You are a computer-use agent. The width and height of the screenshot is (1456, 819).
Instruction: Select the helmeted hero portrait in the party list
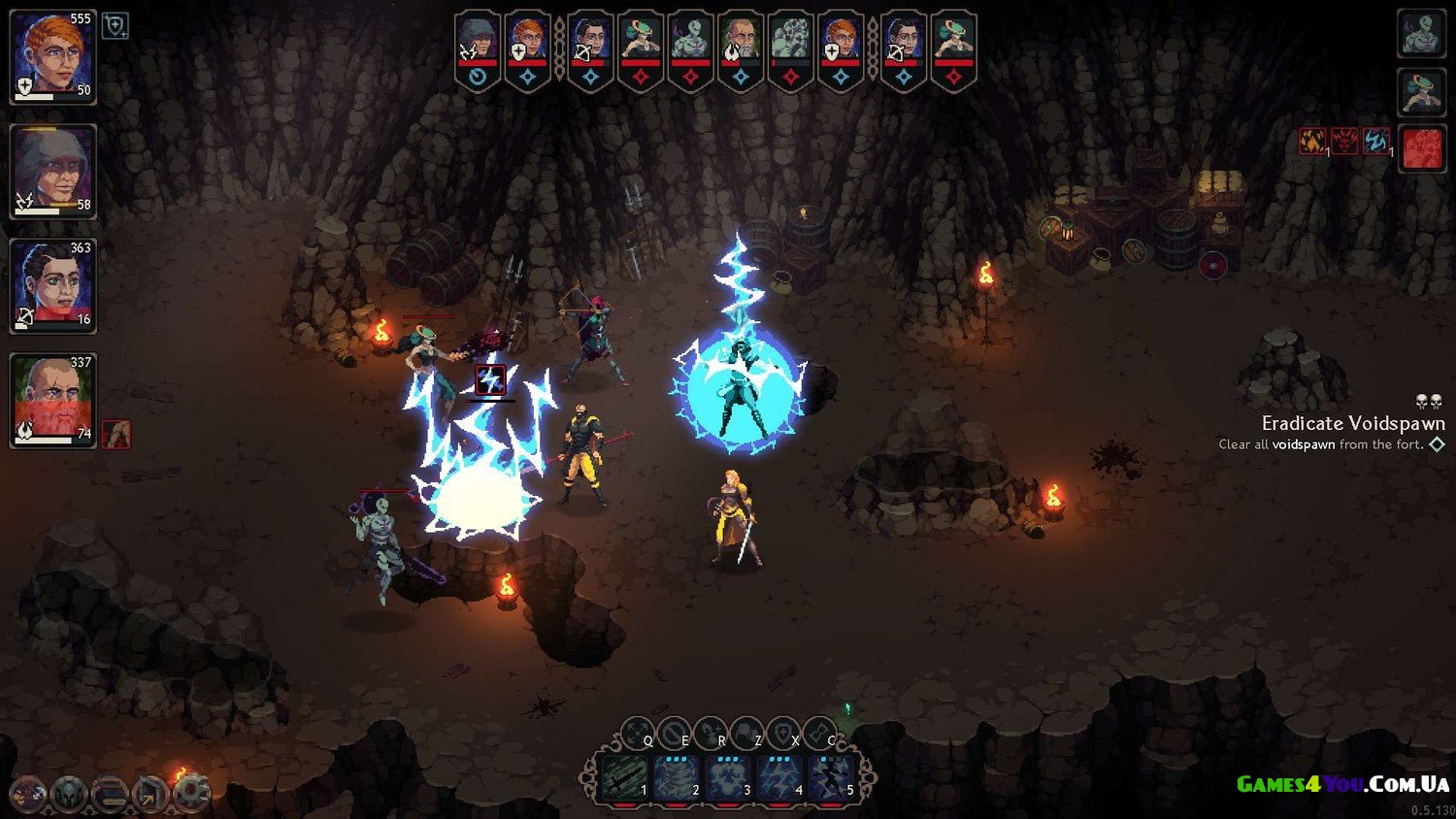[52, 170]
